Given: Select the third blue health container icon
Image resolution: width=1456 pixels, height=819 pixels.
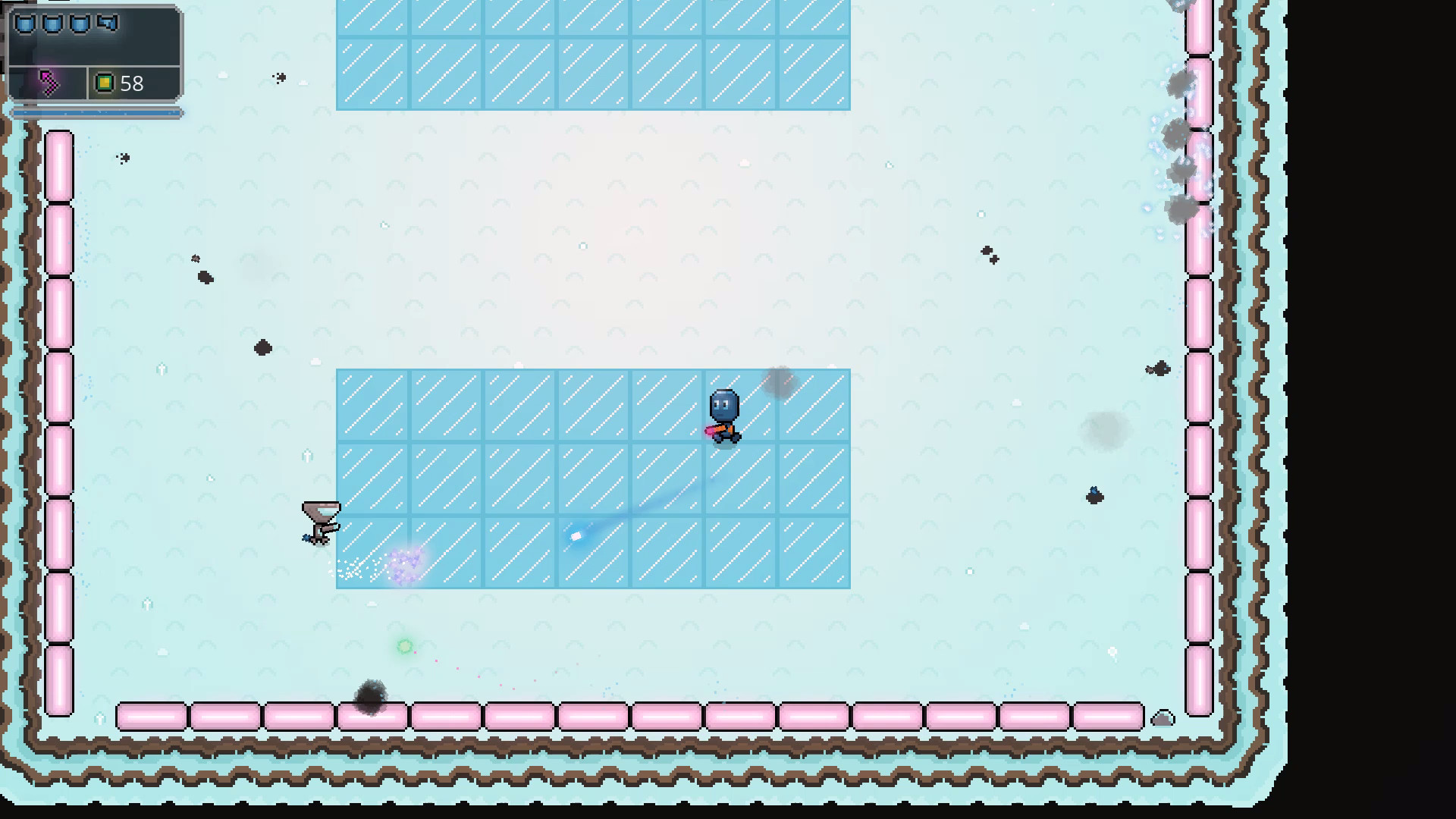Looking at the screenshot, I should point(78,24).
